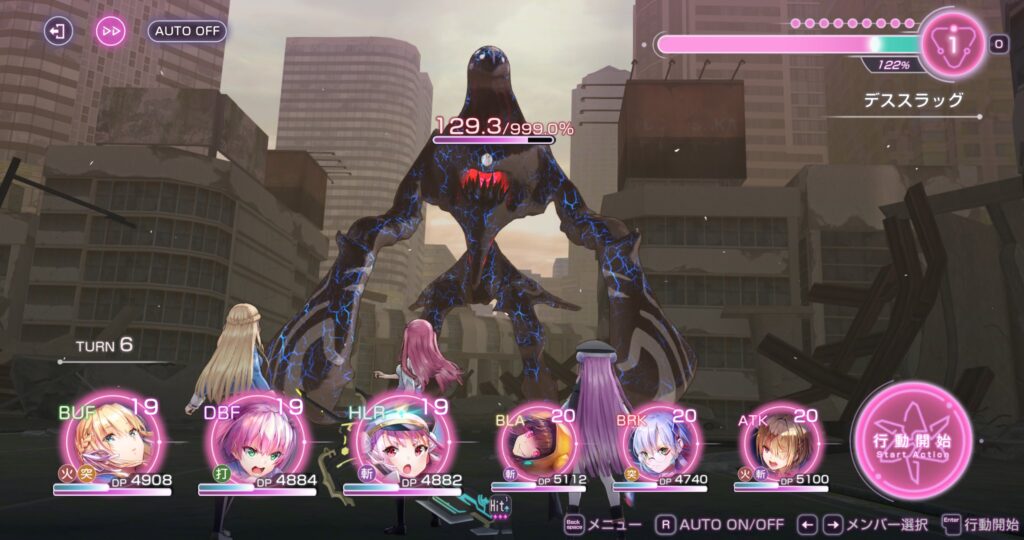Open the メニュー option in bottom bar
The height and width of the screenshot is (540, 1024).
pyautogui.click(x=603, y=524)
